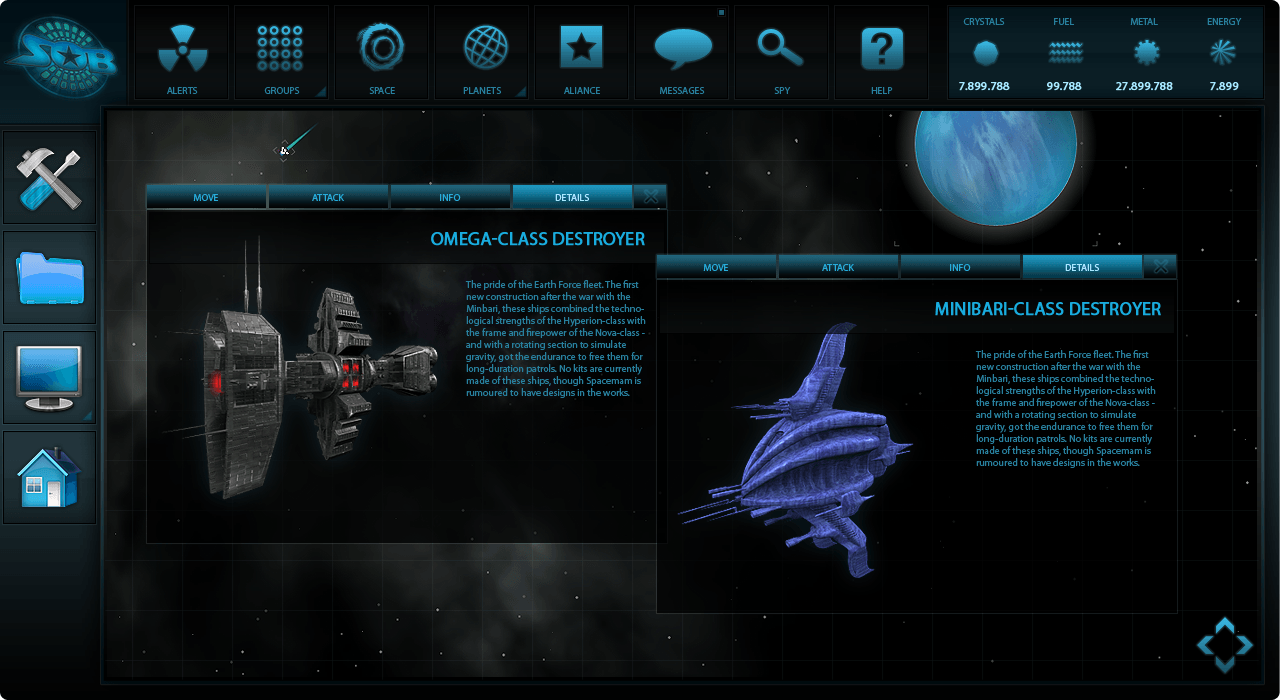
Task: Choose Attack tab for Omega-Class Destroyer
Action: [328, 197]
